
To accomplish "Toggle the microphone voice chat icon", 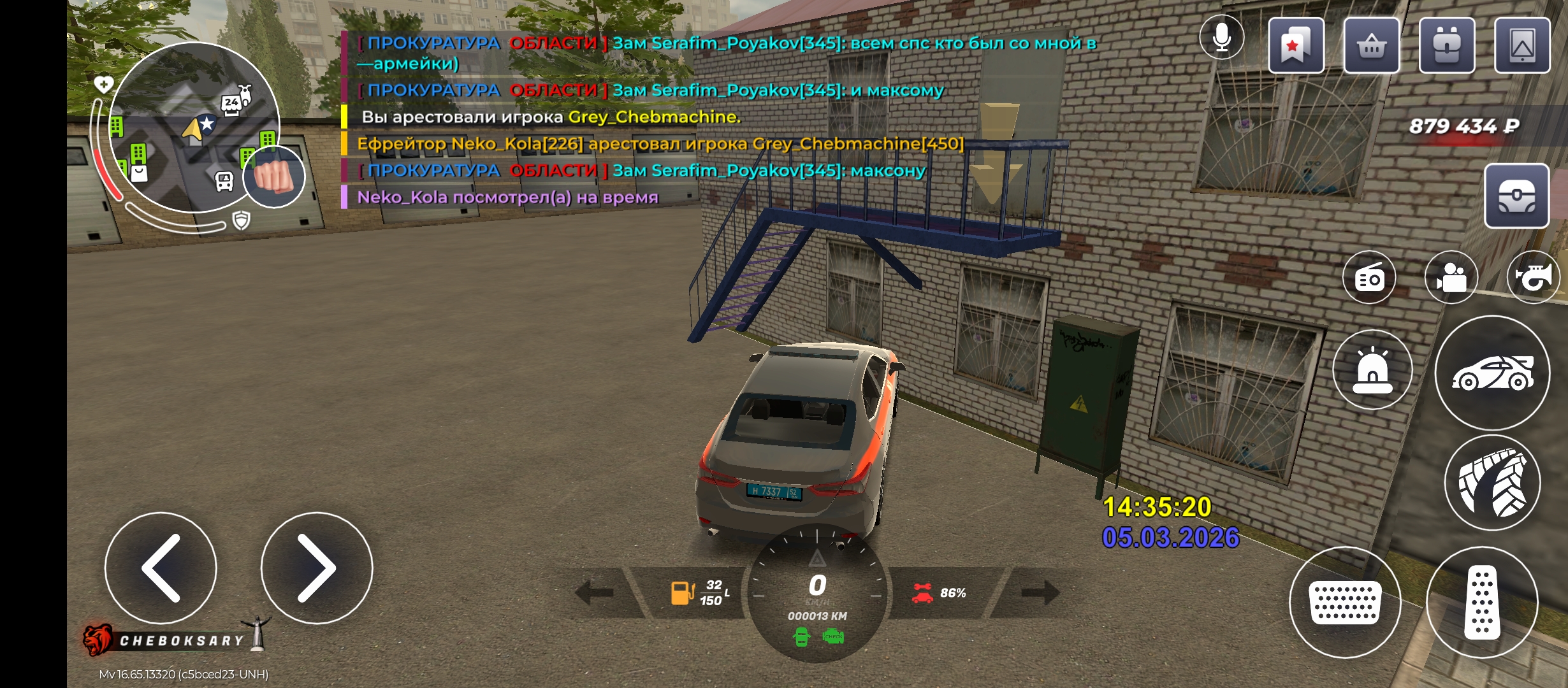I will pyautogui.click(x=1221, y=38).
